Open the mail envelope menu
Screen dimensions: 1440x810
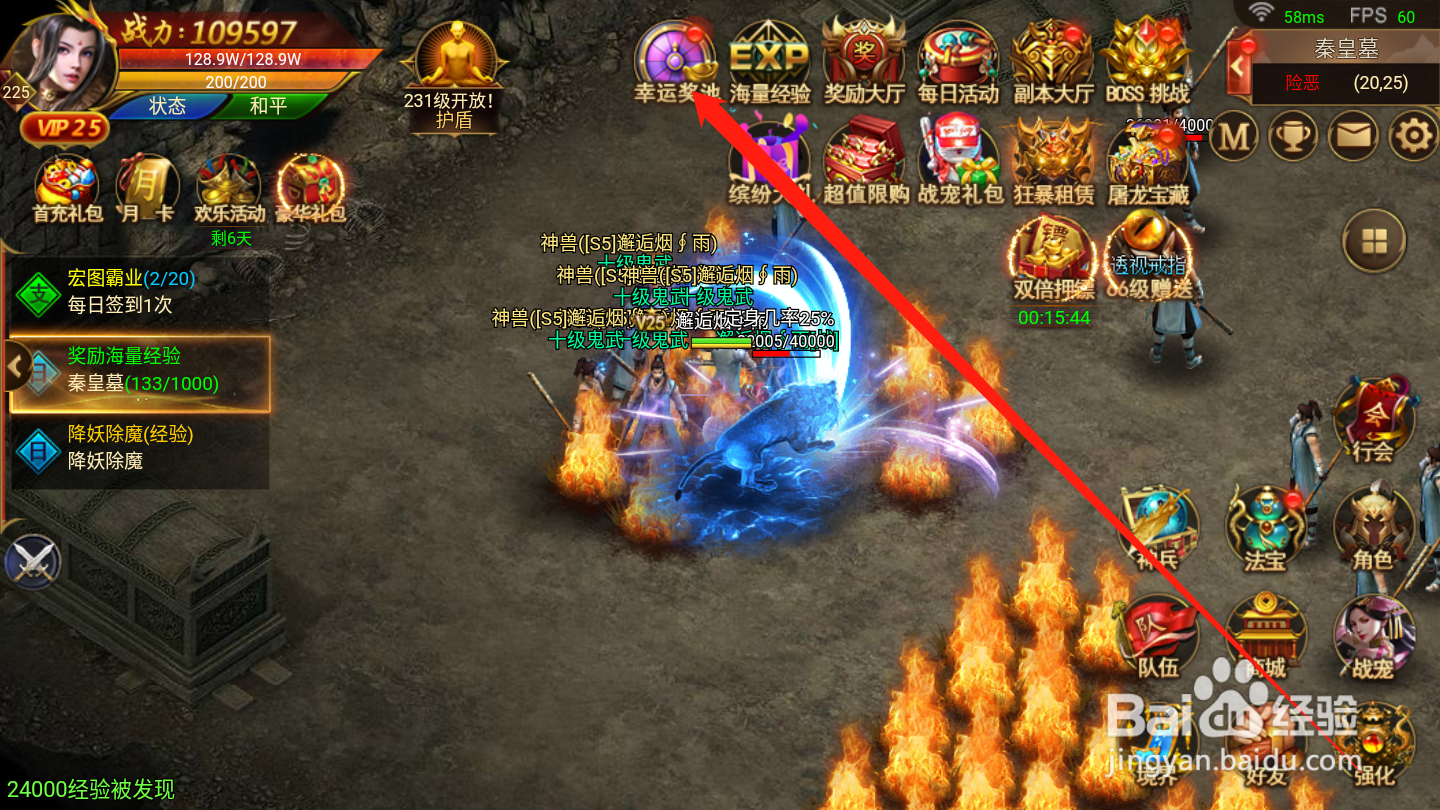tap(1353, 135)
